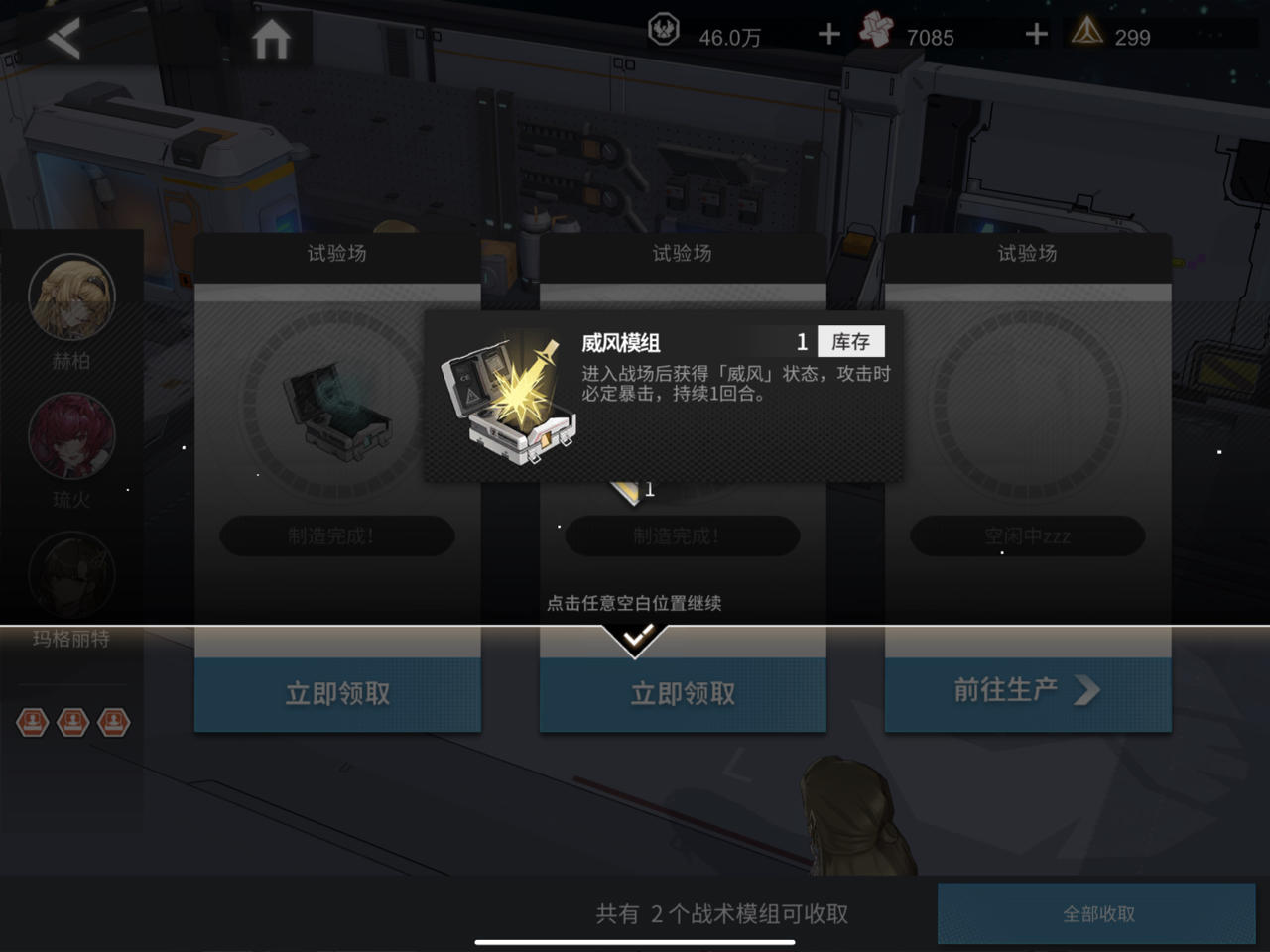Click the middle orange hexagonal worker badge
The width and height of the screenshot is (1270, 952).
tap(72, 724)
